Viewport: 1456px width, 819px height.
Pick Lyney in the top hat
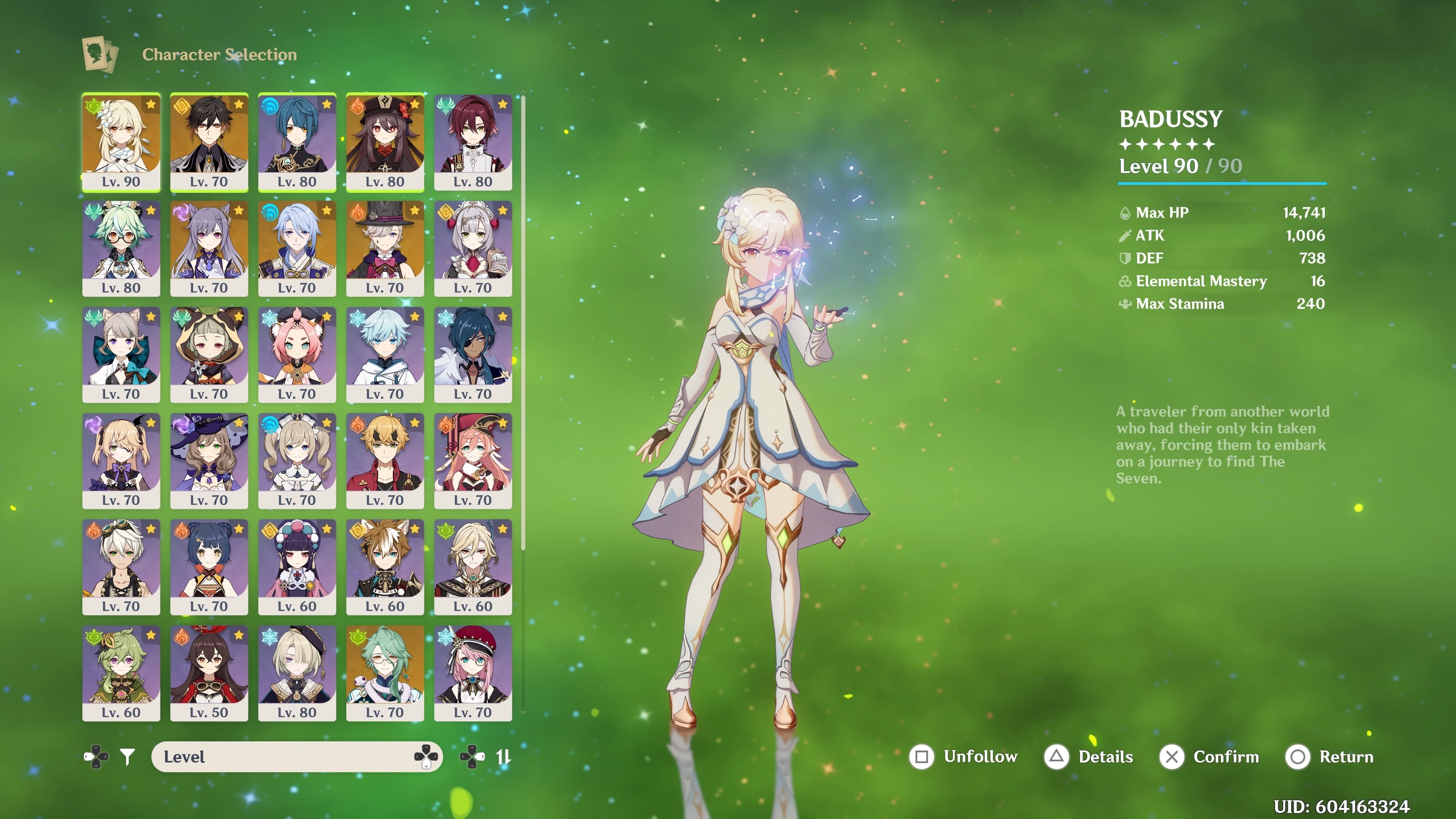tap(385, 248)
